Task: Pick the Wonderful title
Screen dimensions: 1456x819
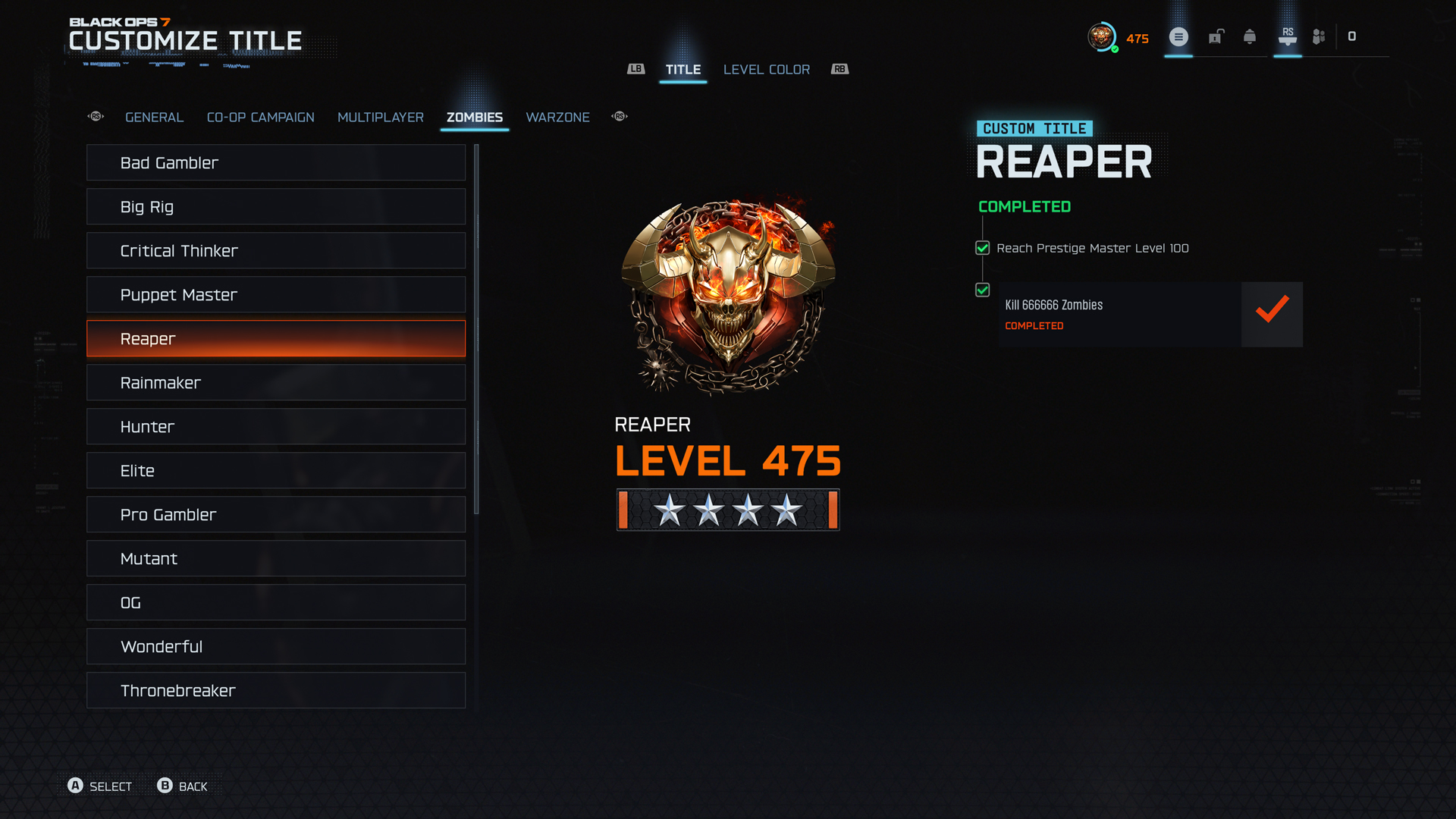Action: 275,647
